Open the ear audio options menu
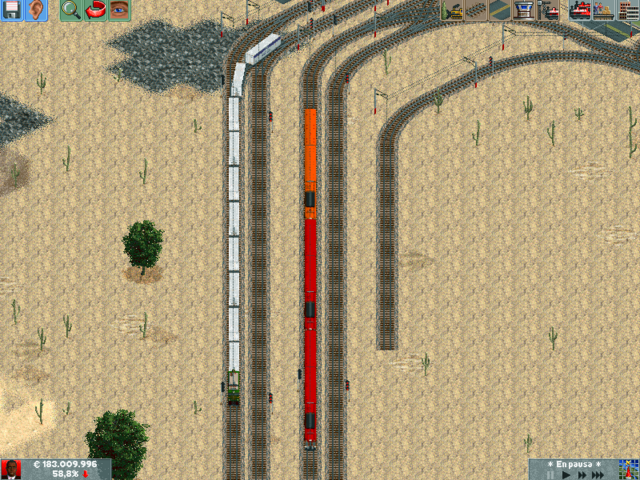 point(38,11)
